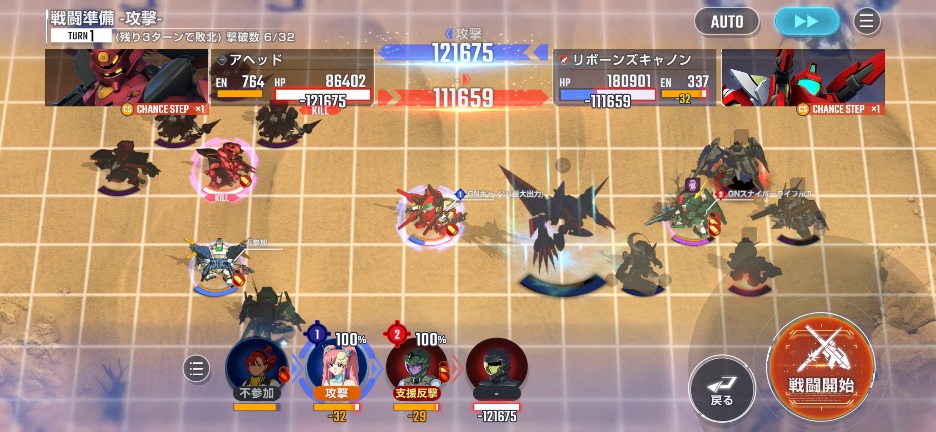Select the 支援反撃 support pilot portrait
936x432 pixels.
pos(417,366)
